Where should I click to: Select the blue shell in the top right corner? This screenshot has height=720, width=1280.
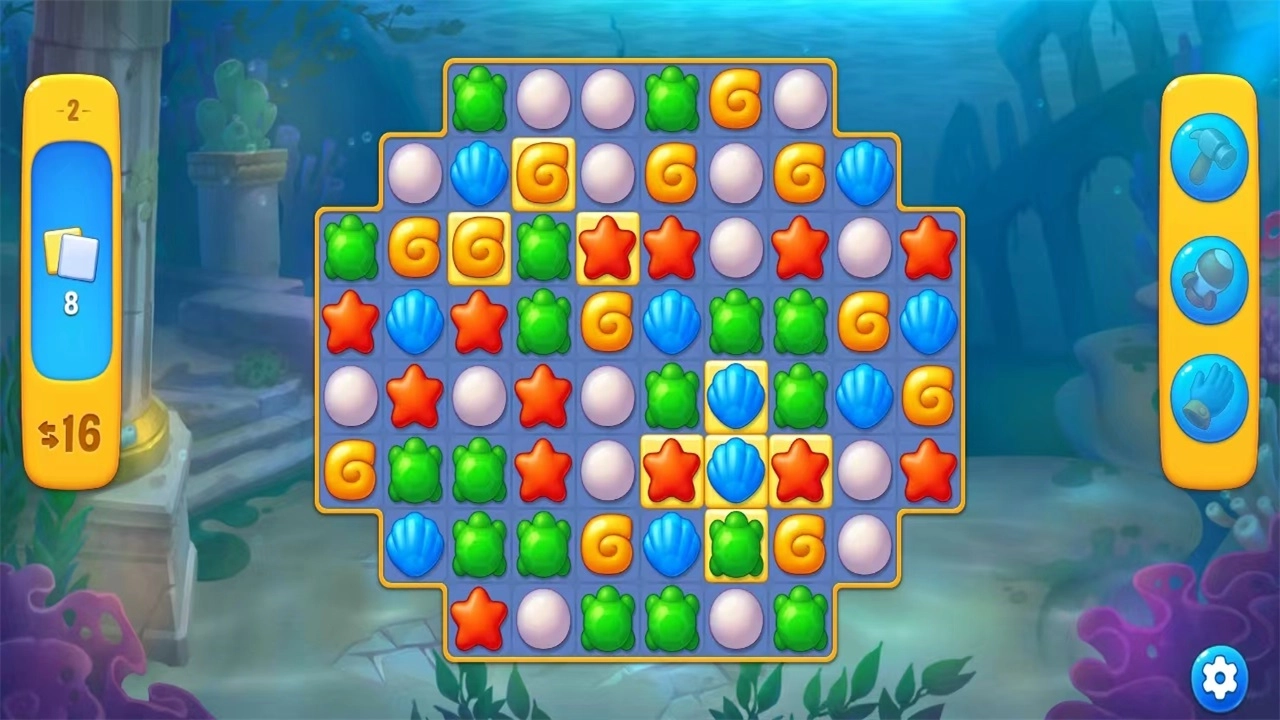(x=865, y=173)
